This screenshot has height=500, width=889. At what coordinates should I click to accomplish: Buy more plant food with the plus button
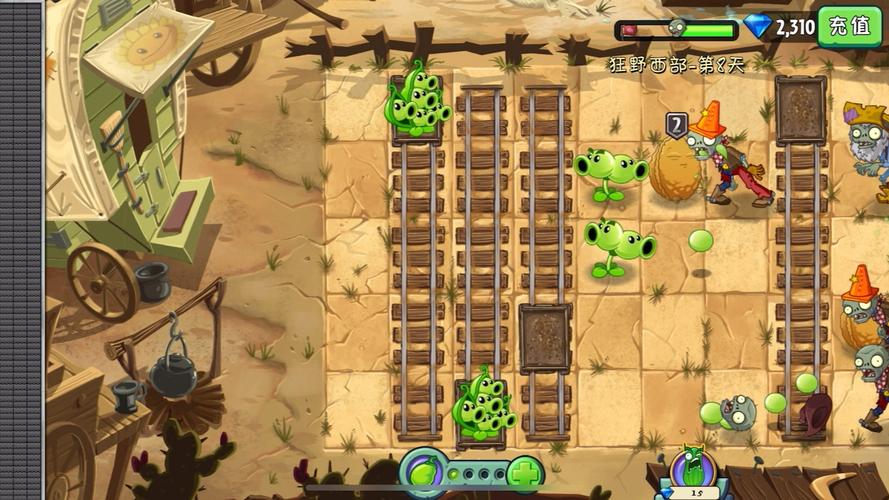coord(523,472)
